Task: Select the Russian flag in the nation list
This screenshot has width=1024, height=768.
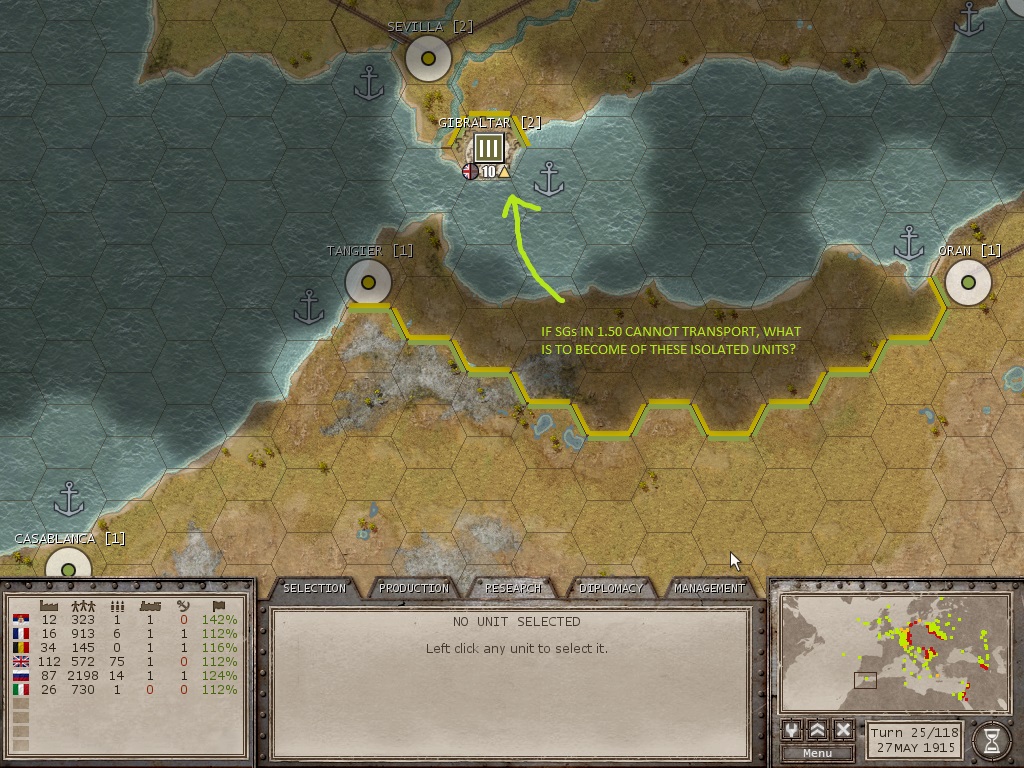Action: click(20, 676)
